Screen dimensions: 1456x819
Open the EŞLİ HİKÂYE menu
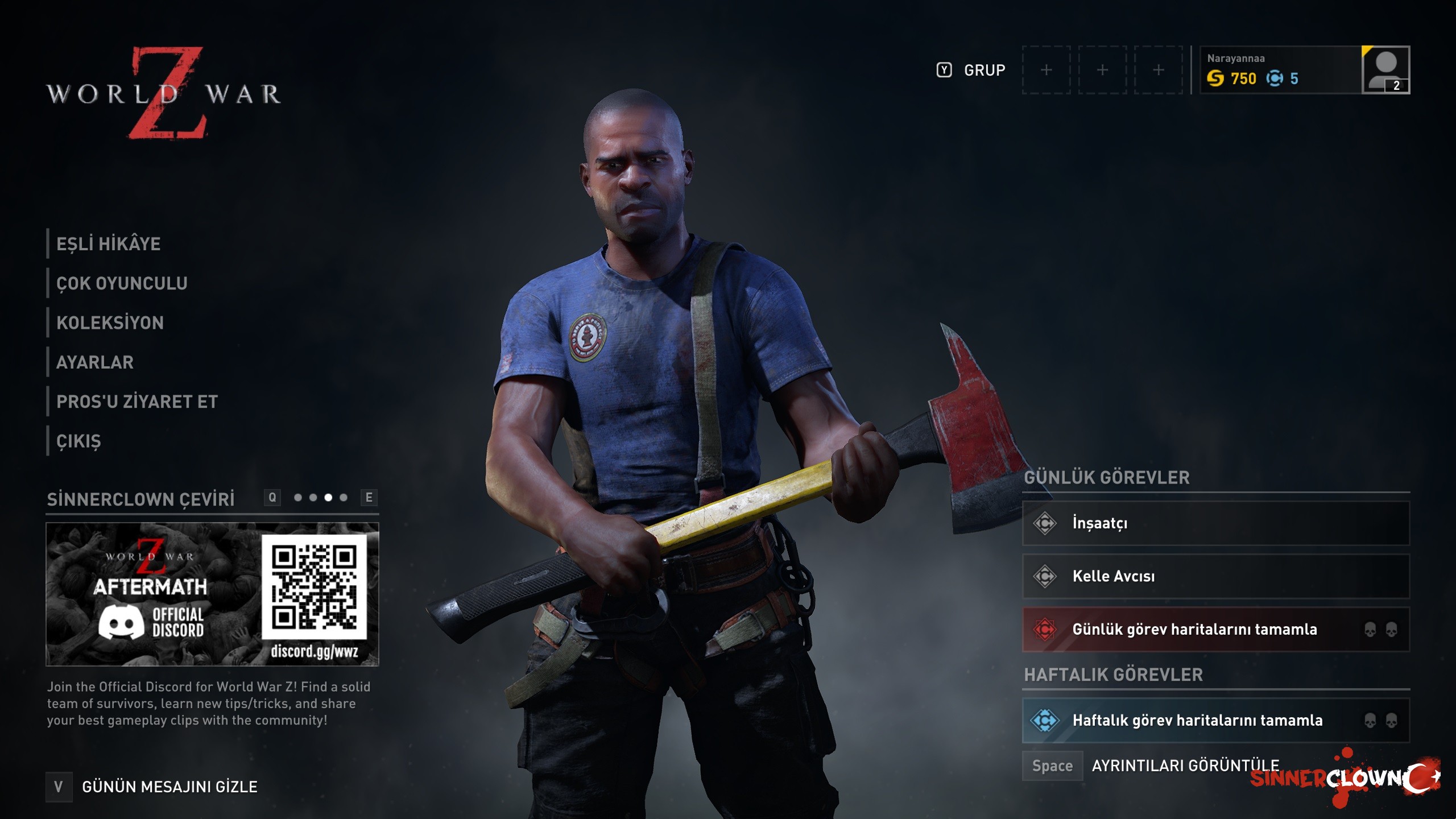point(108,244)
